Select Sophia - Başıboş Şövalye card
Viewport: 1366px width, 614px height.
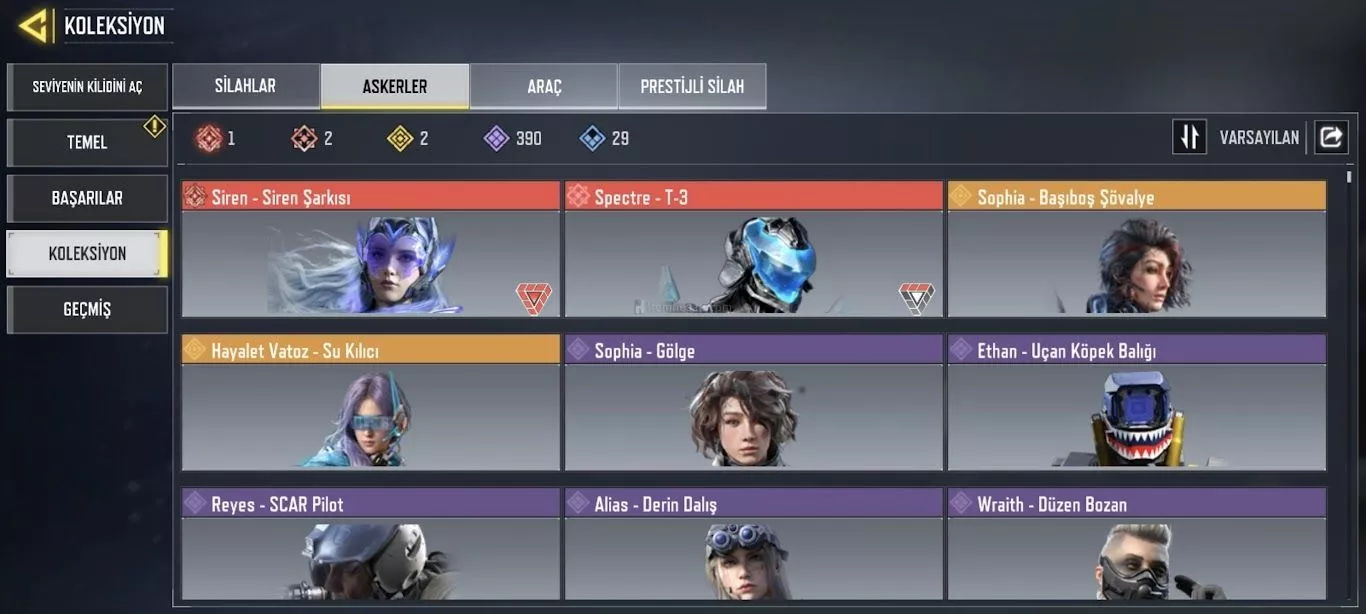(x=1136, y=250)
